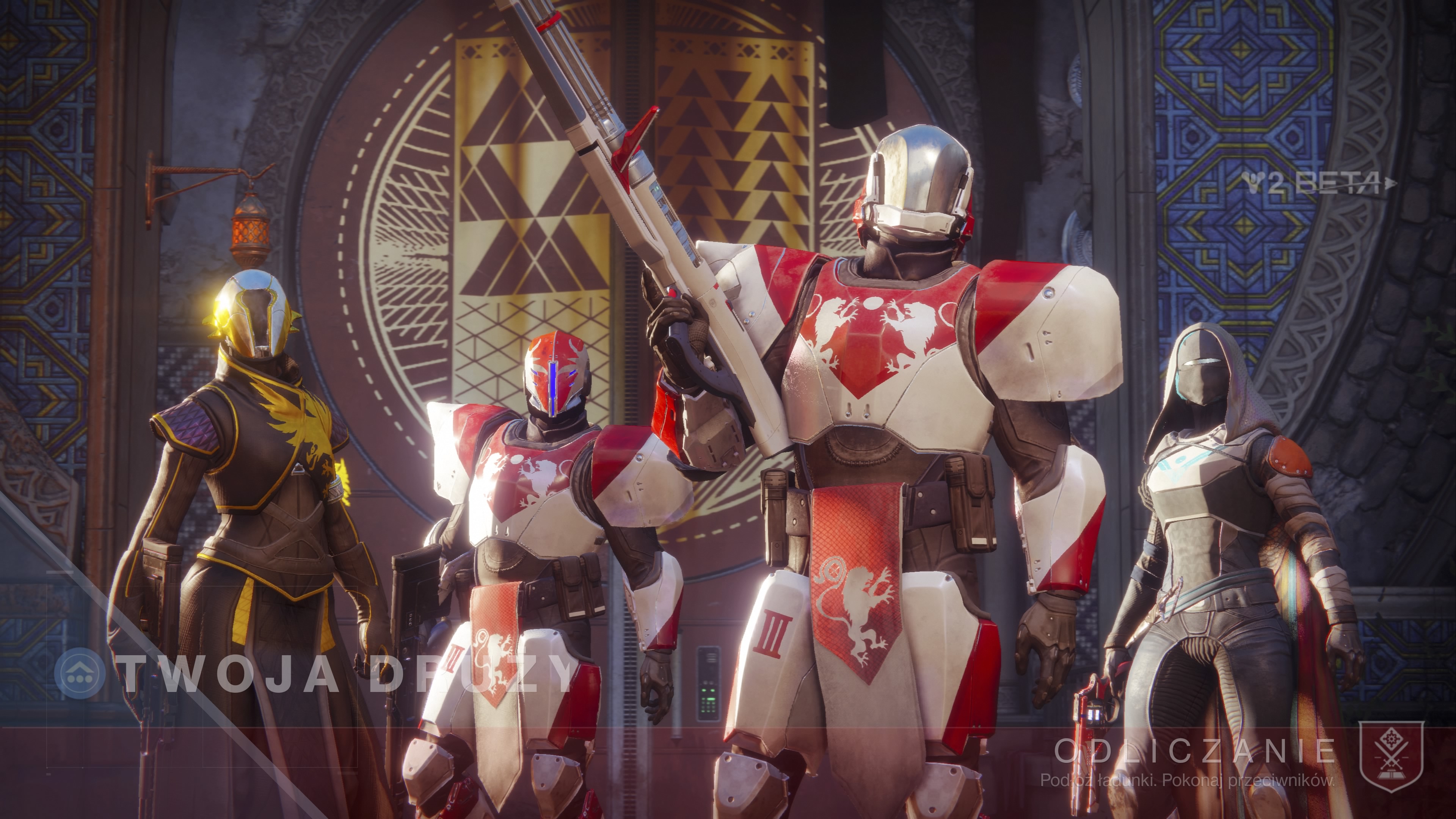Click the fireteam icon beside Twoja Drużyna
This screenshot has width=1456, height=819.
(79, 673)
